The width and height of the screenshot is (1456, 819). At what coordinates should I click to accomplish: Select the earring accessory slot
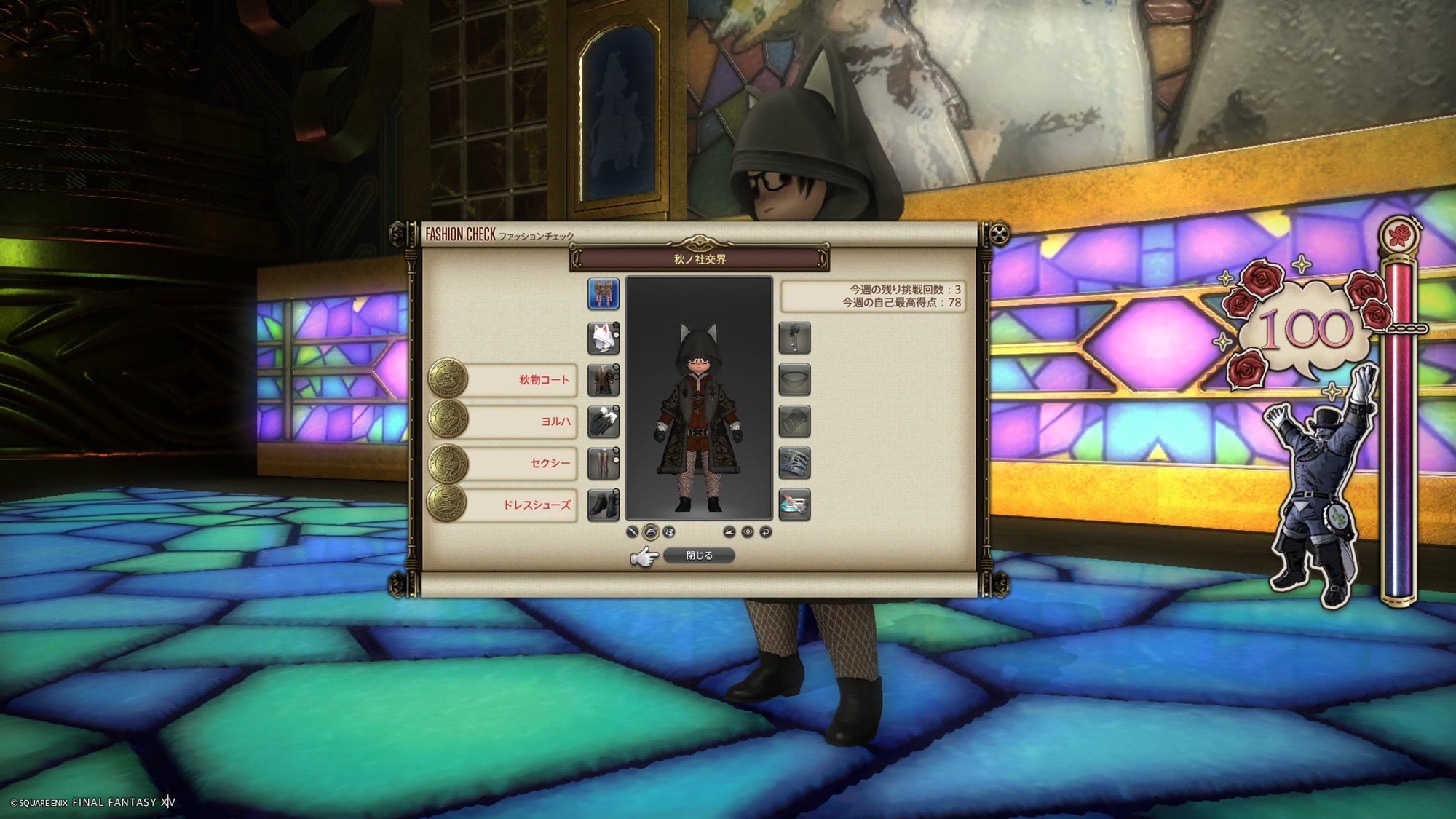794,339
